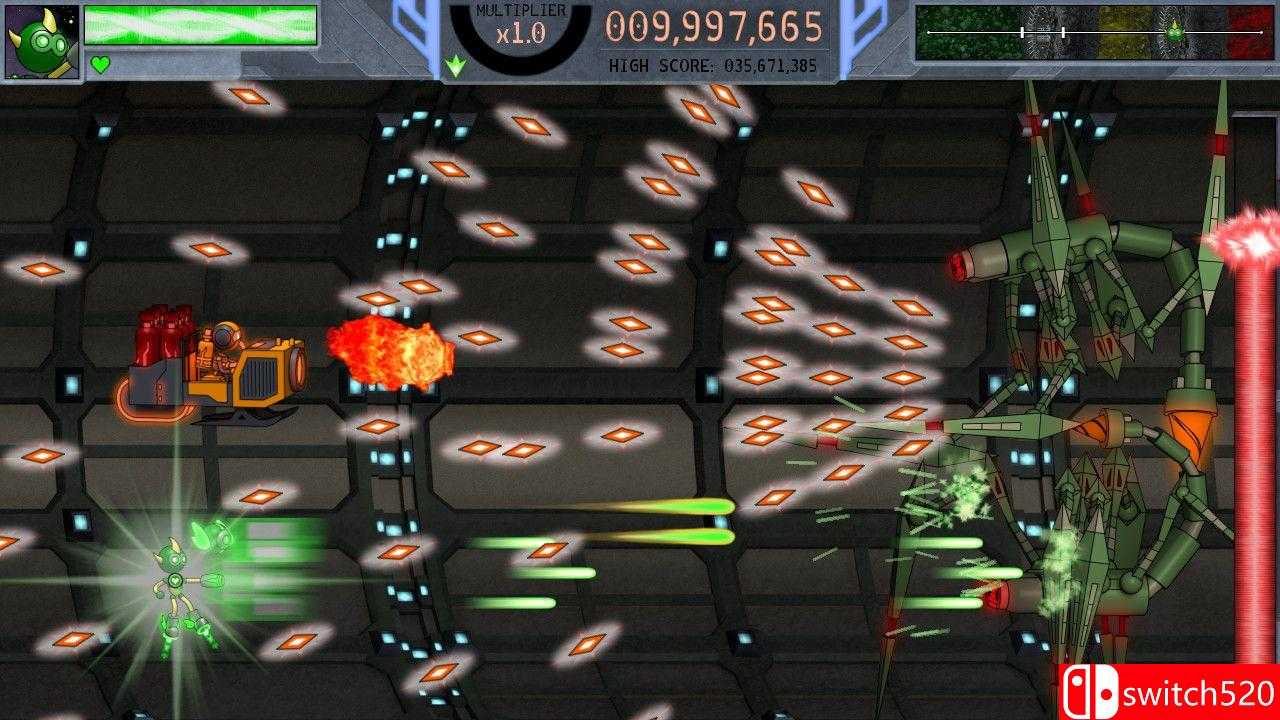This screenshot has height=720, width=1280.
Task: Click the green health bar
Action: tap(200, 22)
